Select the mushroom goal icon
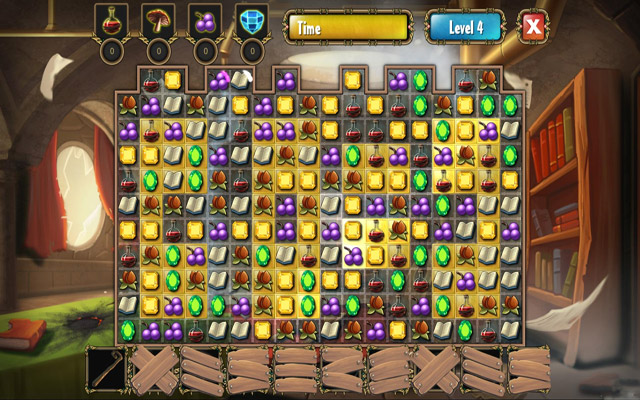Screen dimensions: 640x400 click(159, 20)
